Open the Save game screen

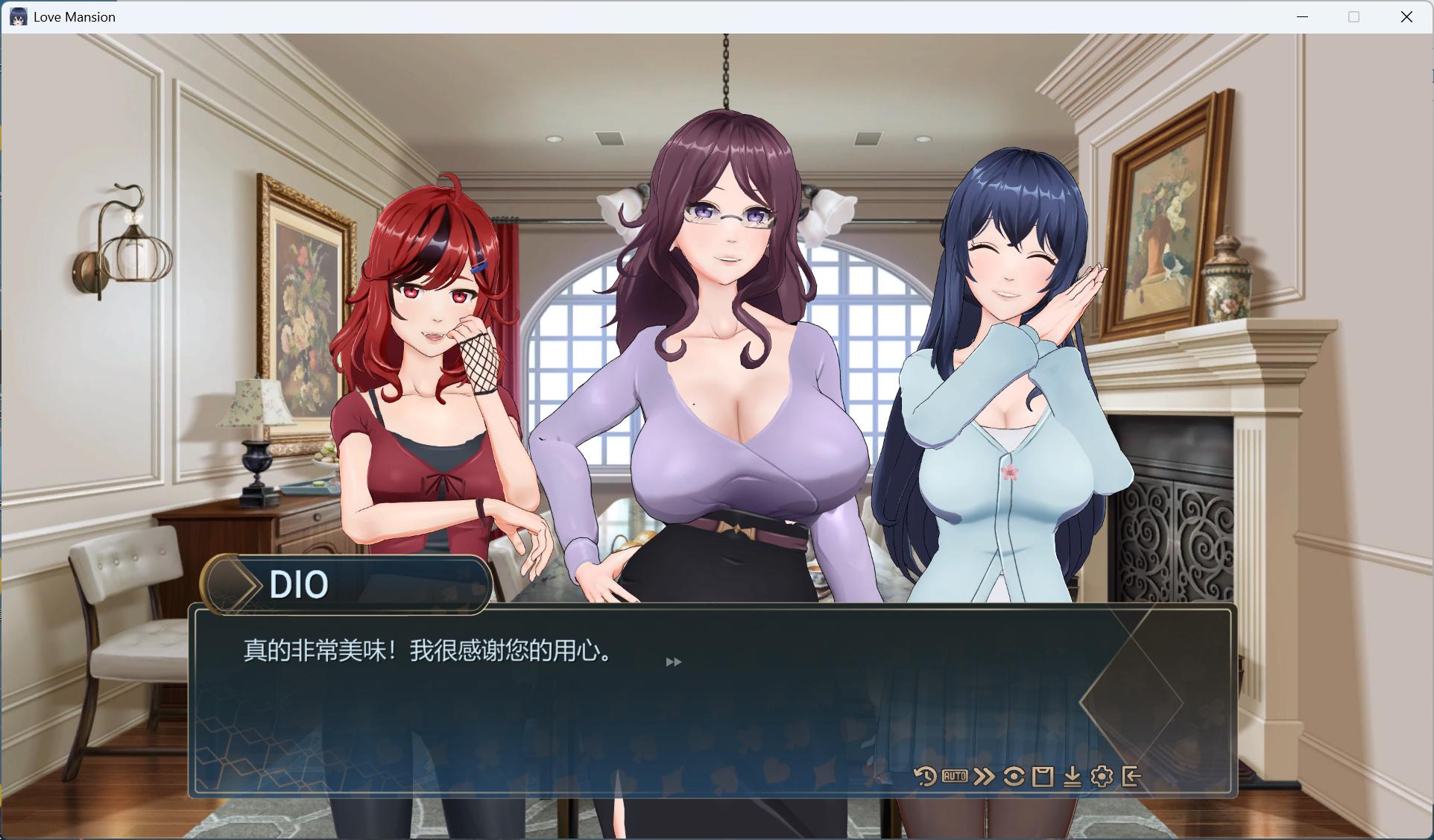pos(1043,776)
